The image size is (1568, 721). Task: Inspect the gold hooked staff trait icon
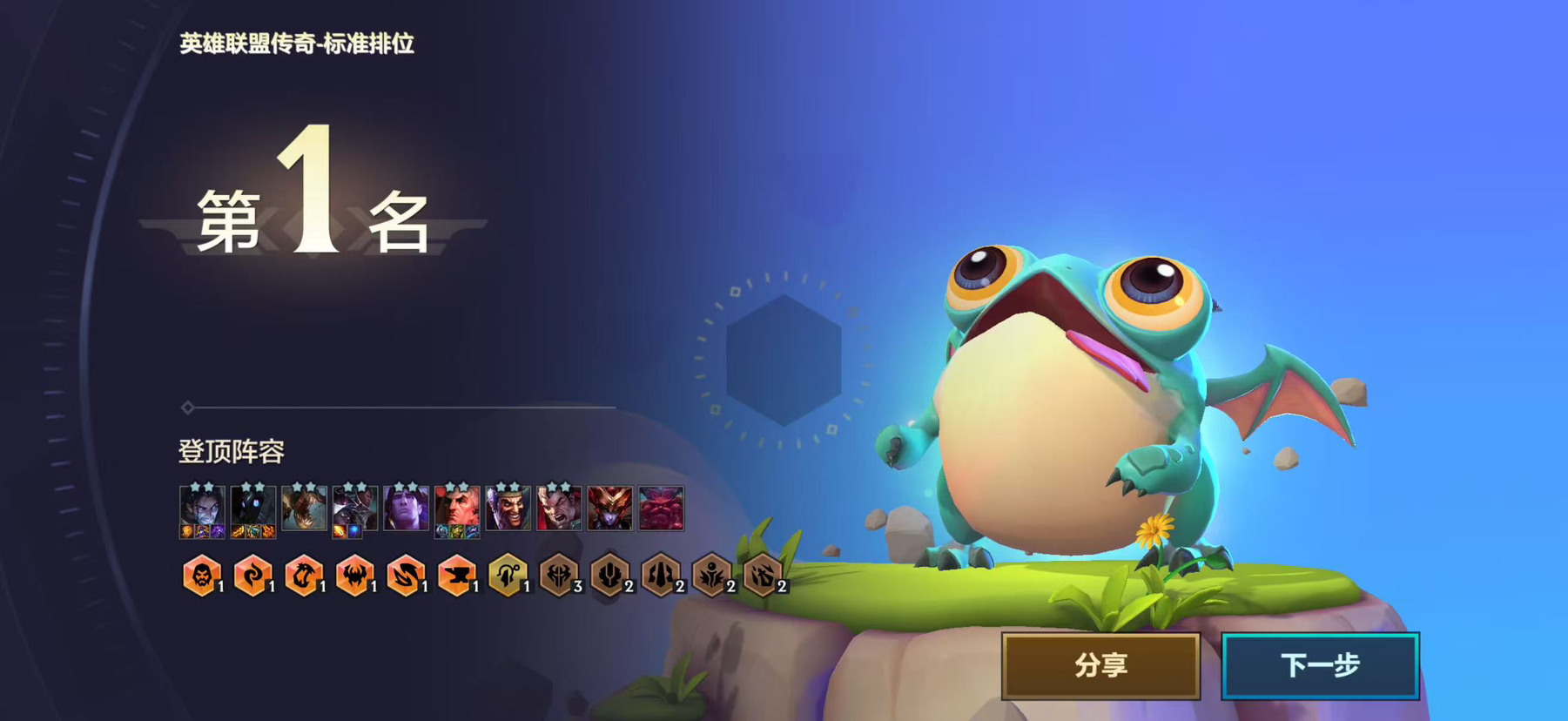tap(508, 576)
